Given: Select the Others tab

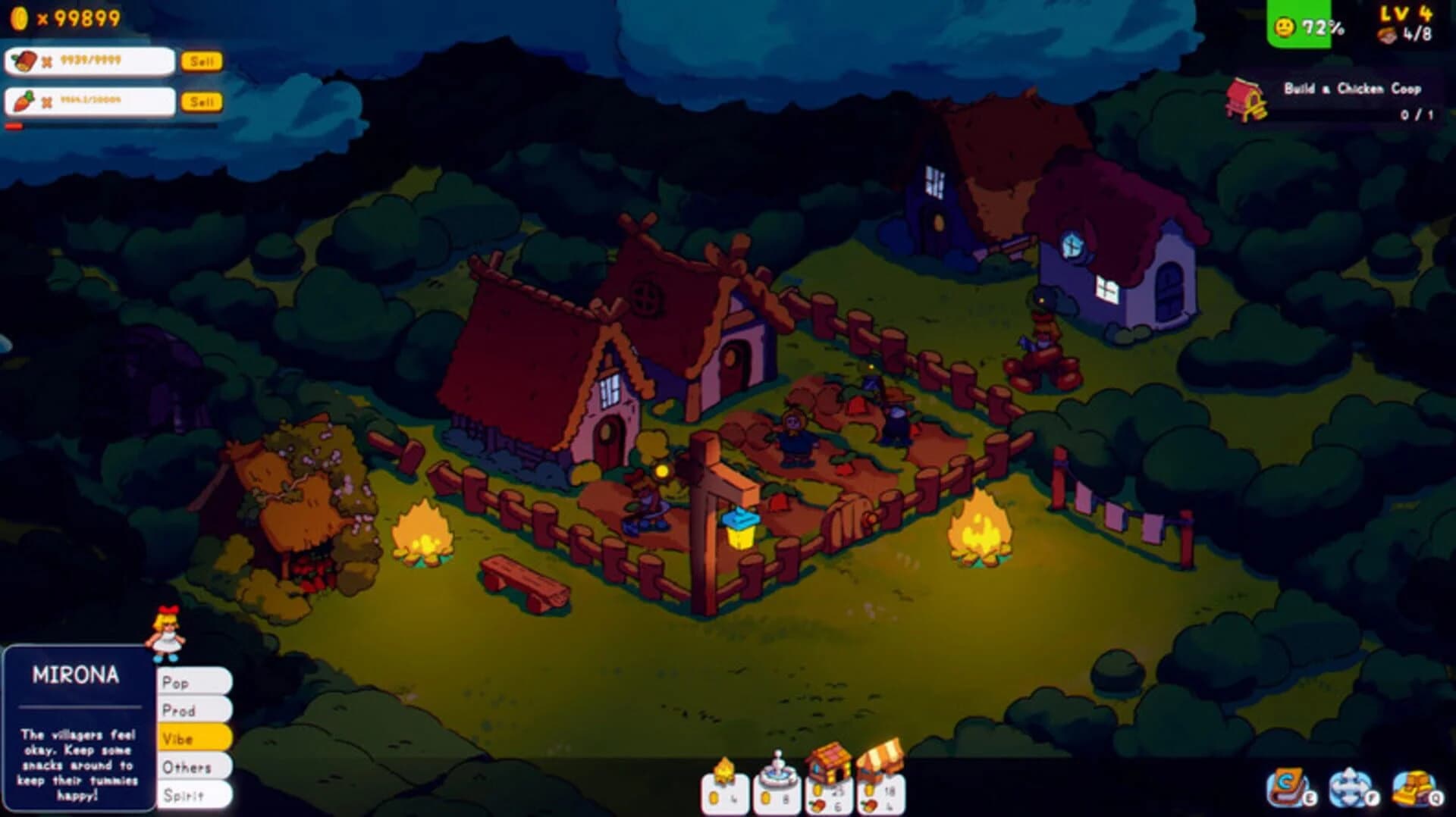Looking at the screenshot, I should point(193,767).
